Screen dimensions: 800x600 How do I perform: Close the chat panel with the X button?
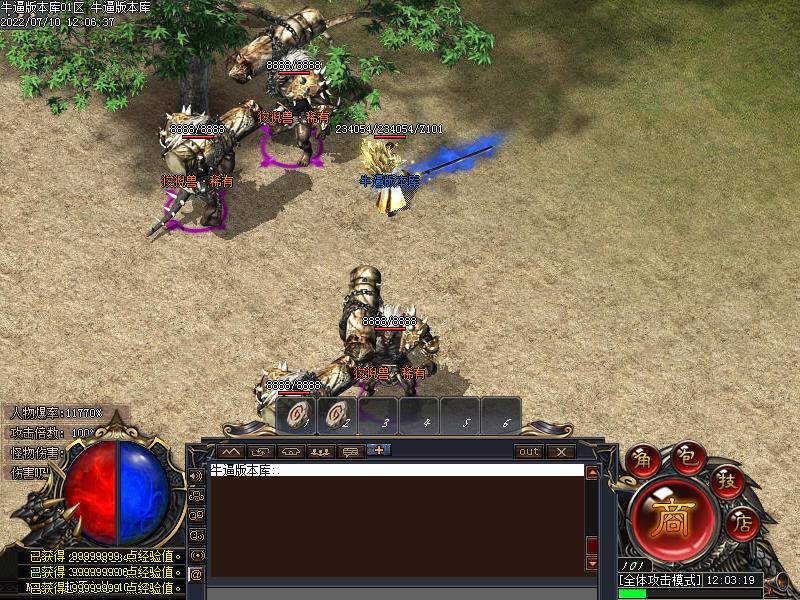point(561,452)
